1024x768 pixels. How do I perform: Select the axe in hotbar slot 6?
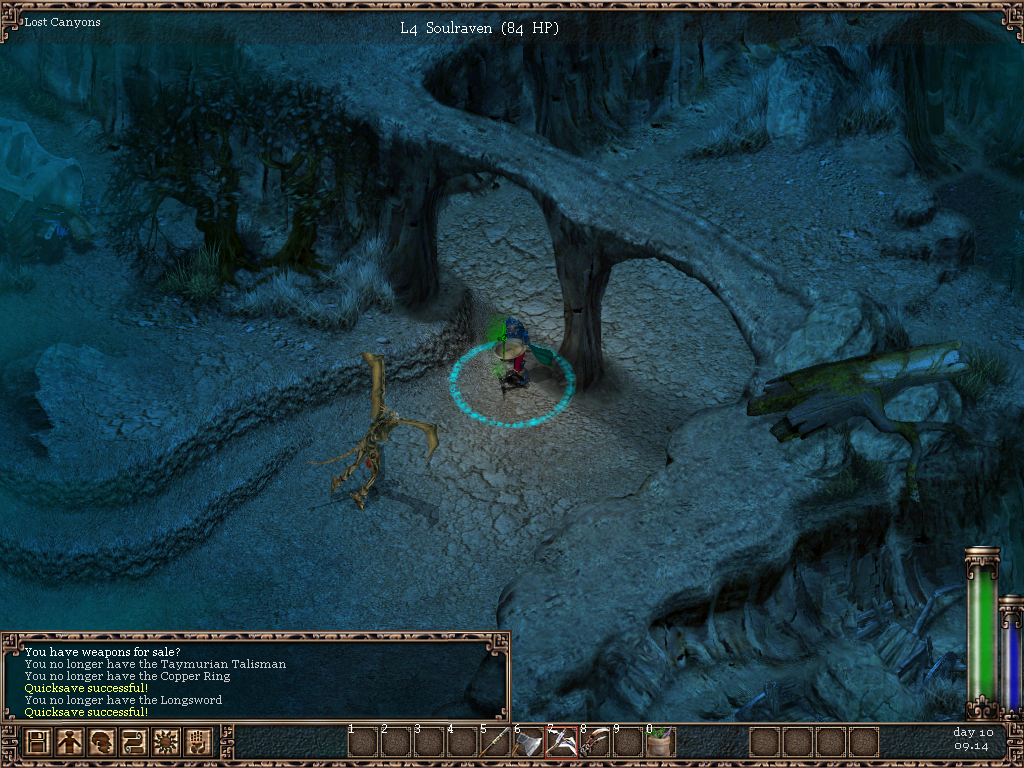(x=528, y=742)
